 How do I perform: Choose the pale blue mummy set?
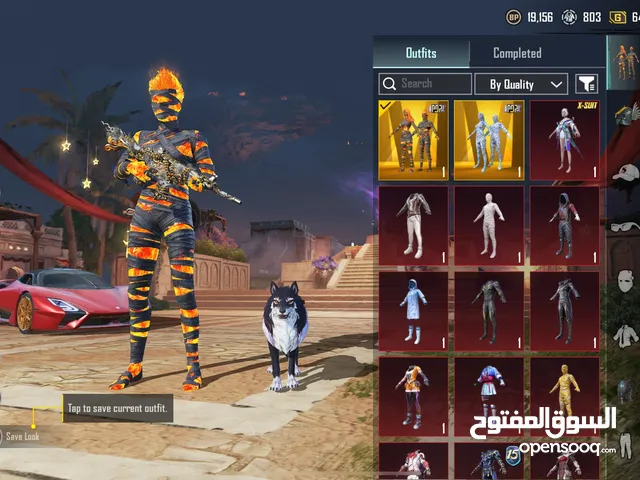(489, 139)
